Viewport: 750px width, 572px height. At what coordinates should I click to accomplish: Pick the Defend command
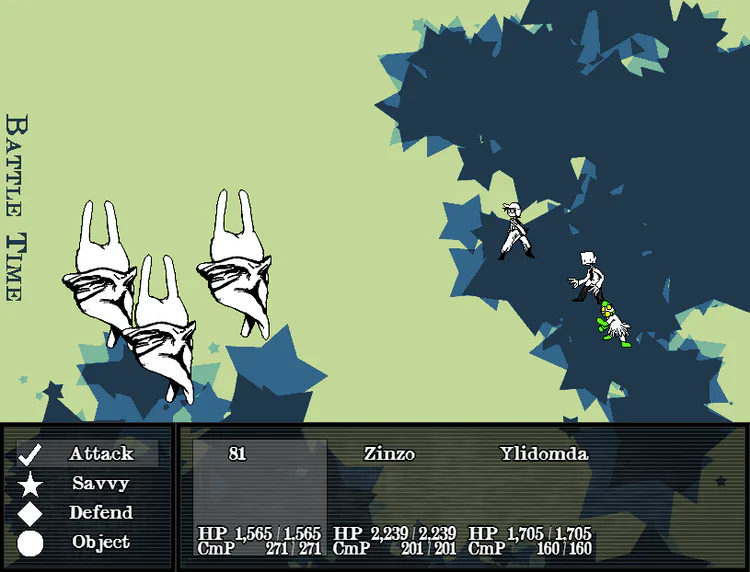coord(88,513)
